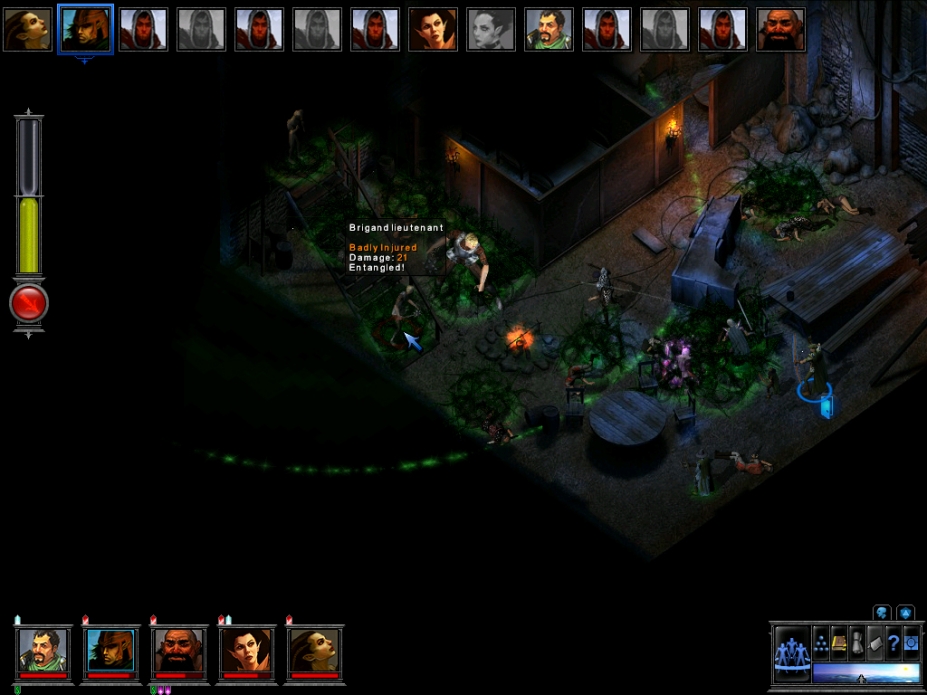Select the green-armored man turn-order portrait
The height and width of the screenshot is (695, 927).
coord(549,29)
